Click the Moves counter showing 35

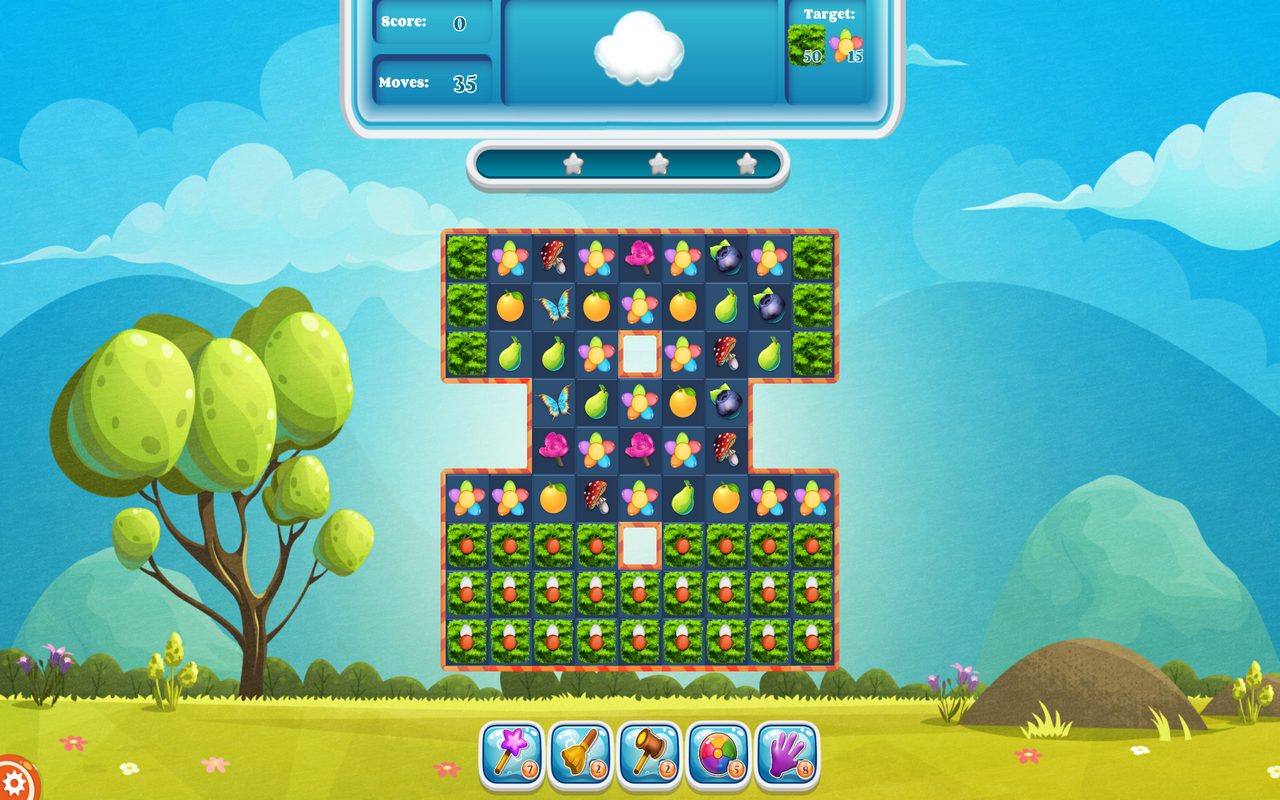430,80
